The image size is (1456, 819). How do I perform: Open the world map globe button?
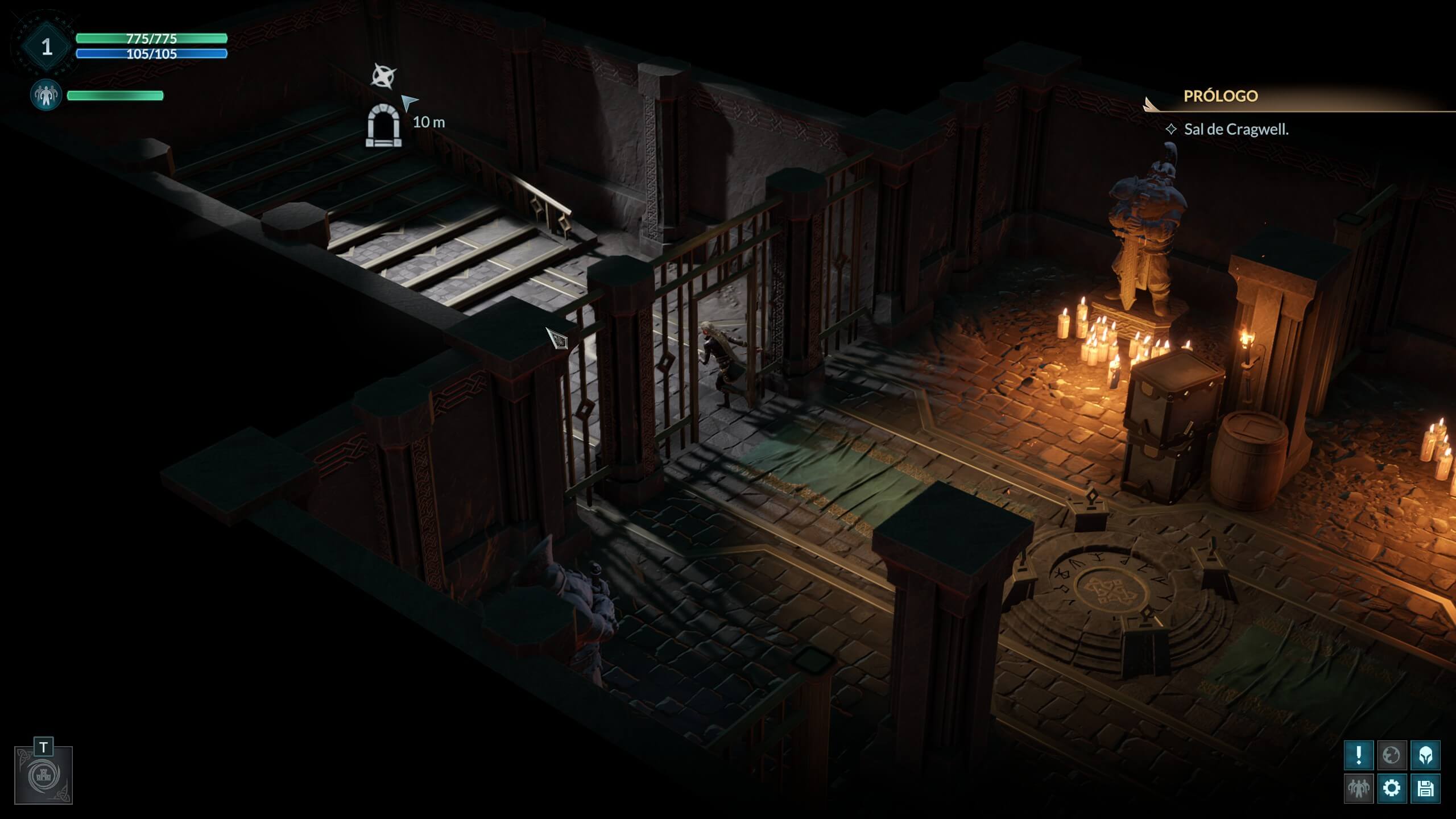[1392, 755]
